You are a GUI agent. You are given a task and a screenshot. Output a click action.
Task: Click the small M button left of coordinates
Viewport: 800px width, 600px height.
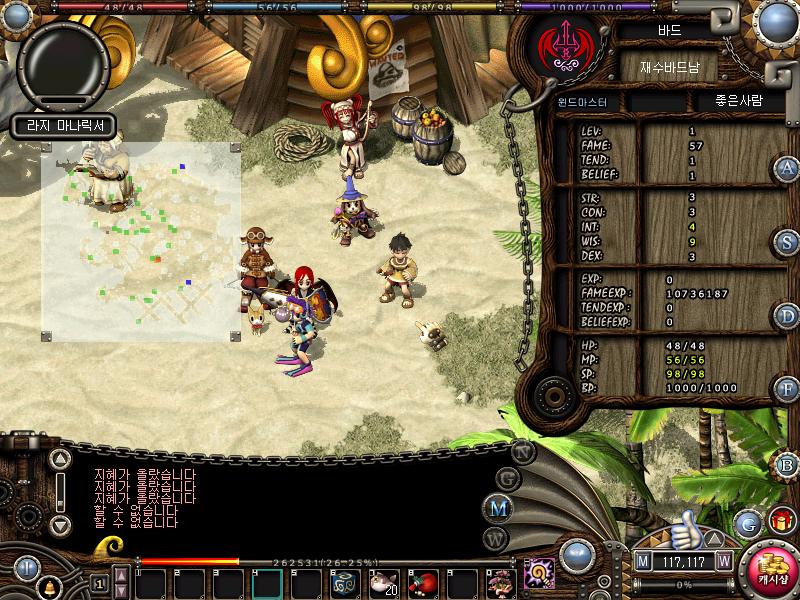(x=642, y=561)
